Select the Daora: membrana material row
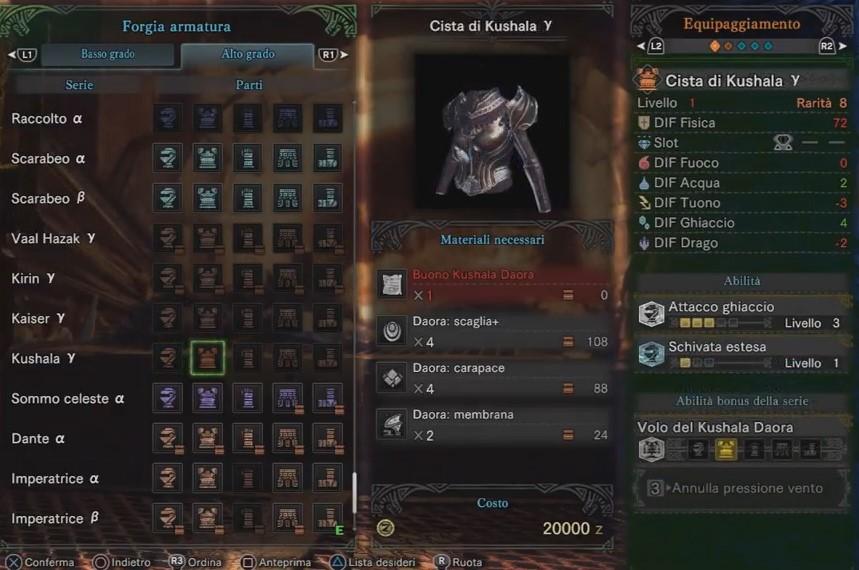This screenshot has height=570, width=859. tap(492, 425)
